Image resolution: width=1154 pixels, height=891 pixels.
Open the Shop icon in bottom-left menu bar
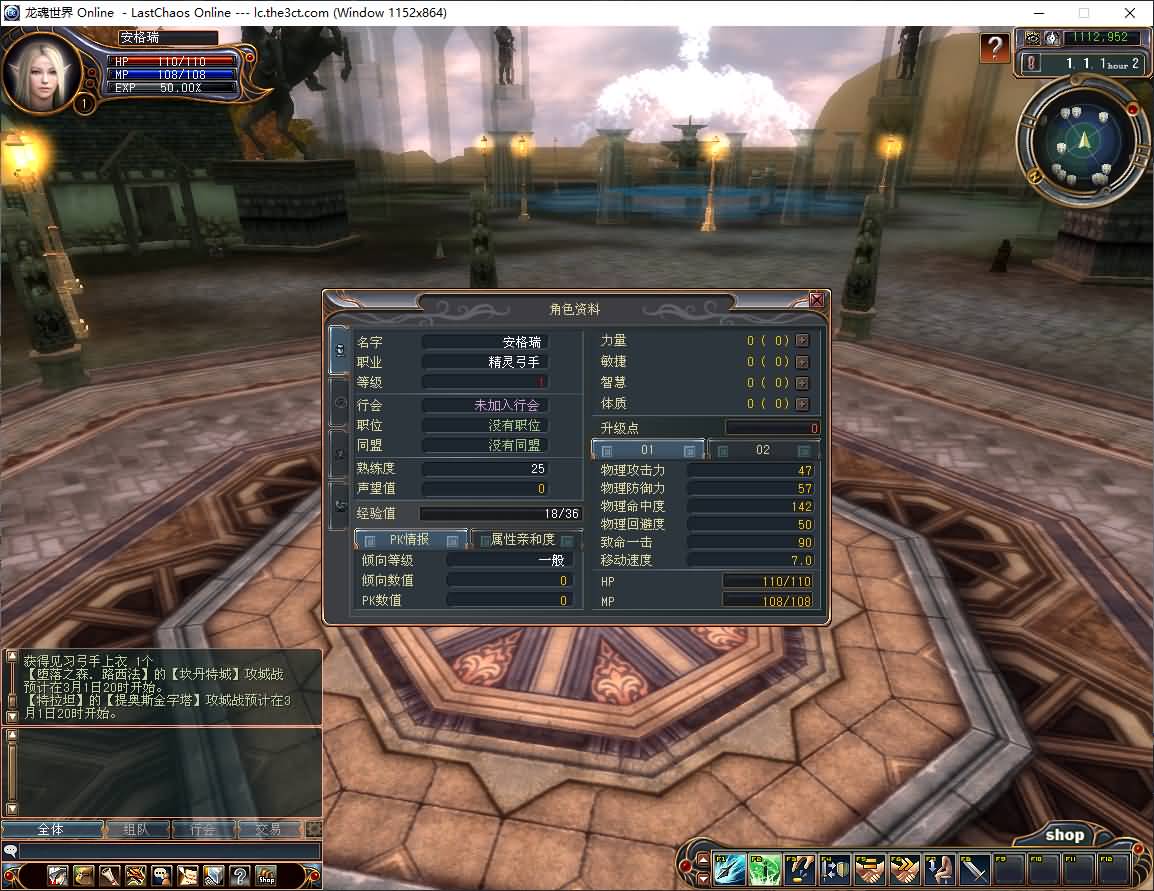coord(266,876)
